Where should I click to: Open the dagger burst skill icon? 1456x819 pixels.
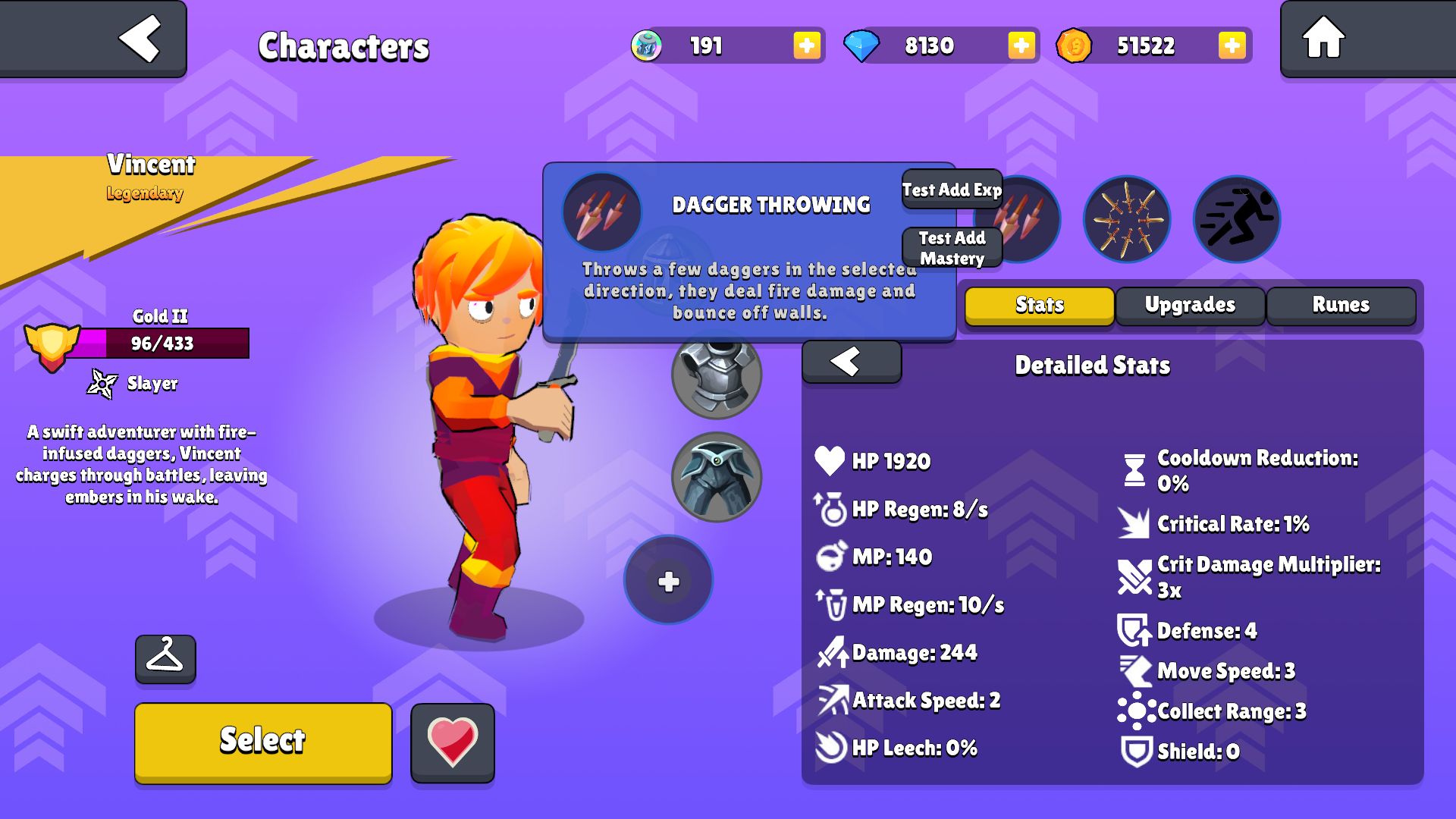(x=1126, y=220)
